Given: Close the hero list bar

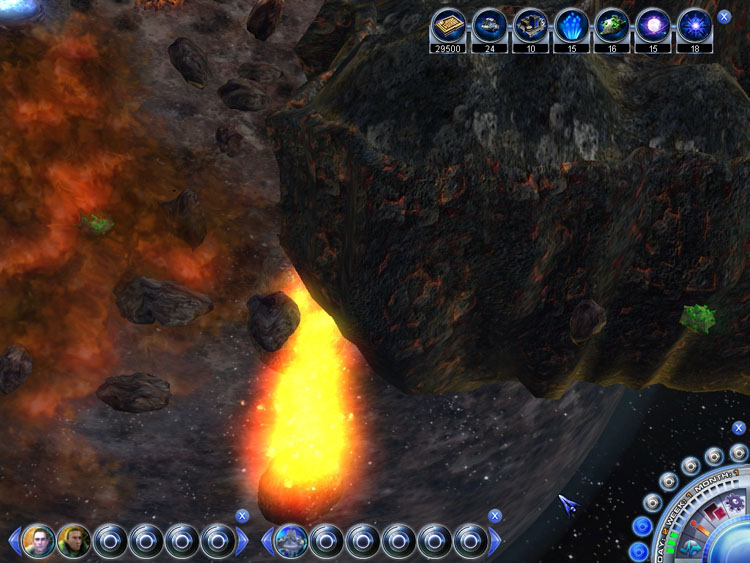Looking at the screenshot, I should (242, 516).
